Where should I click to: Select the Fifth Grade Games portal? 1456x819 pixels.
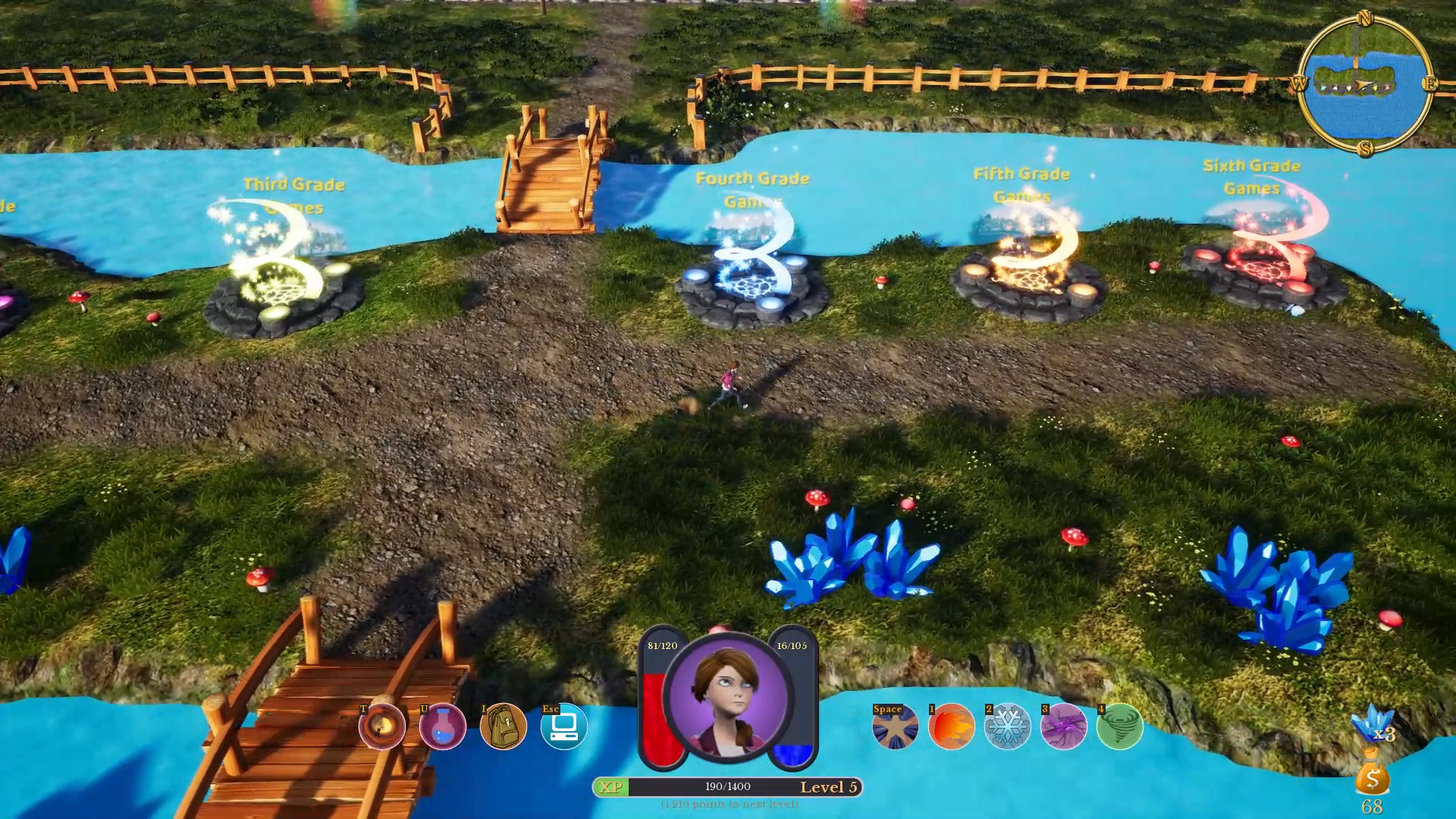pyautogui.click(x=1028, y=277)
